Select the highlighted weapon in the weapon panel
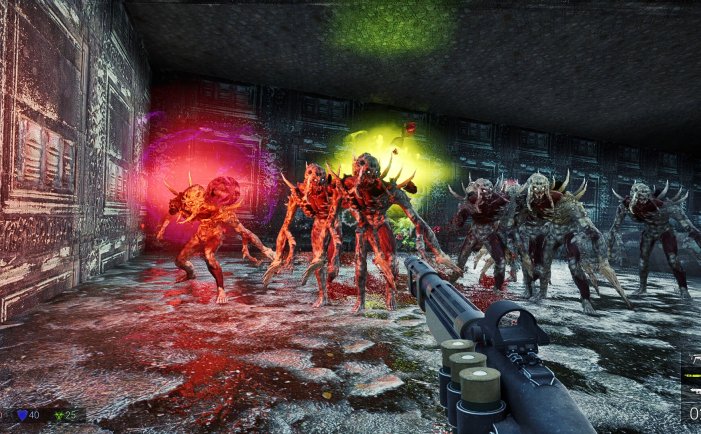 point(692,376)
